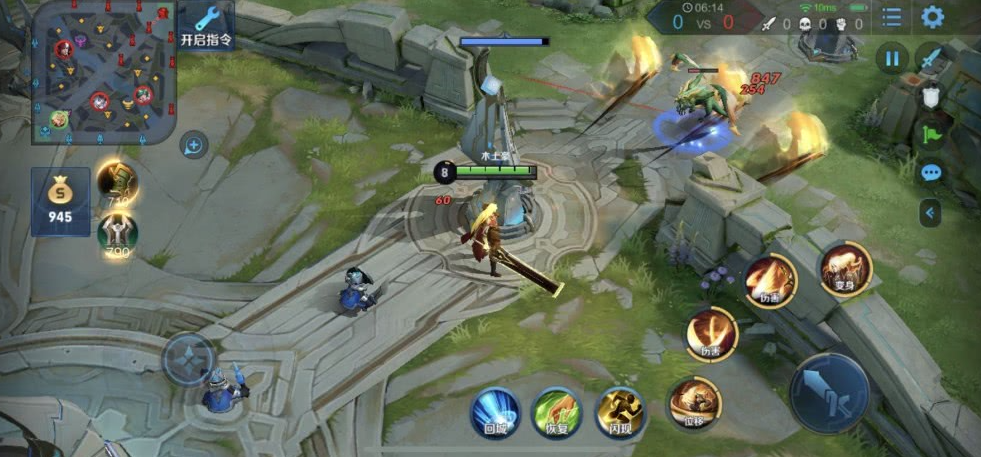Open the scoreboard list icon

point(891,17)
